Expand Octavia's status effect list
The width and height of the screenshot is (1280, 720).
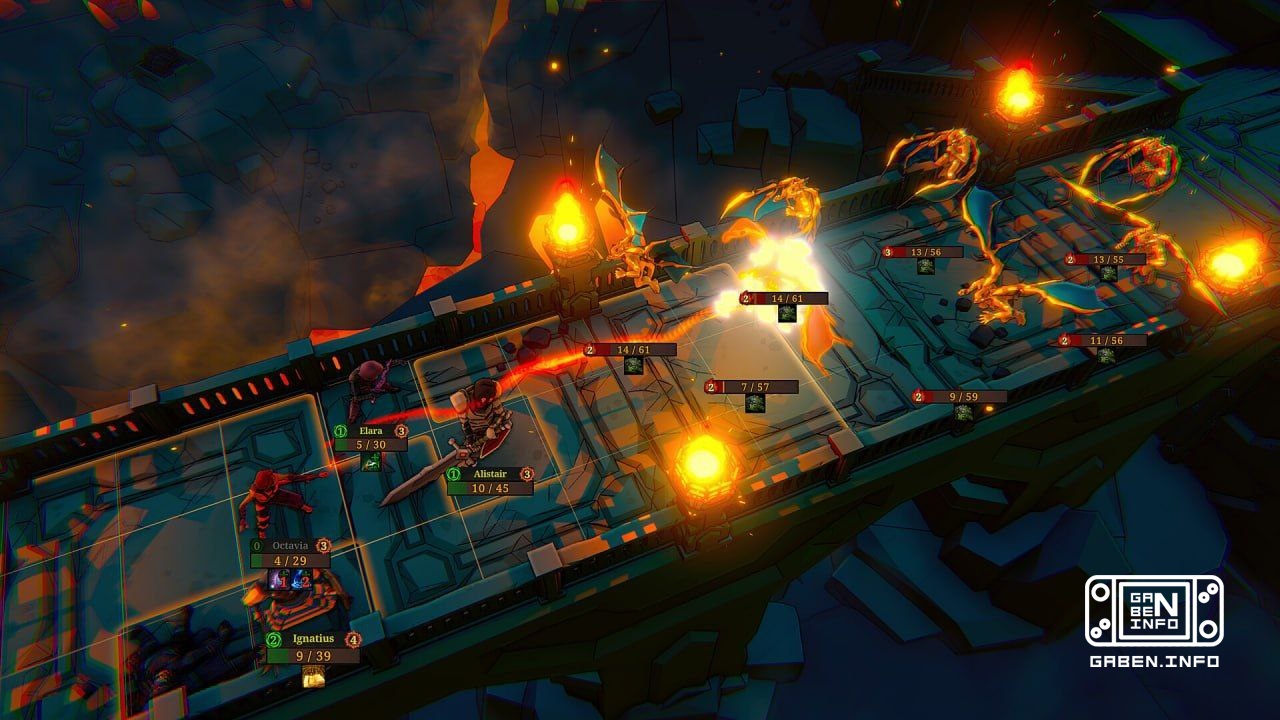tap(290, 580)
